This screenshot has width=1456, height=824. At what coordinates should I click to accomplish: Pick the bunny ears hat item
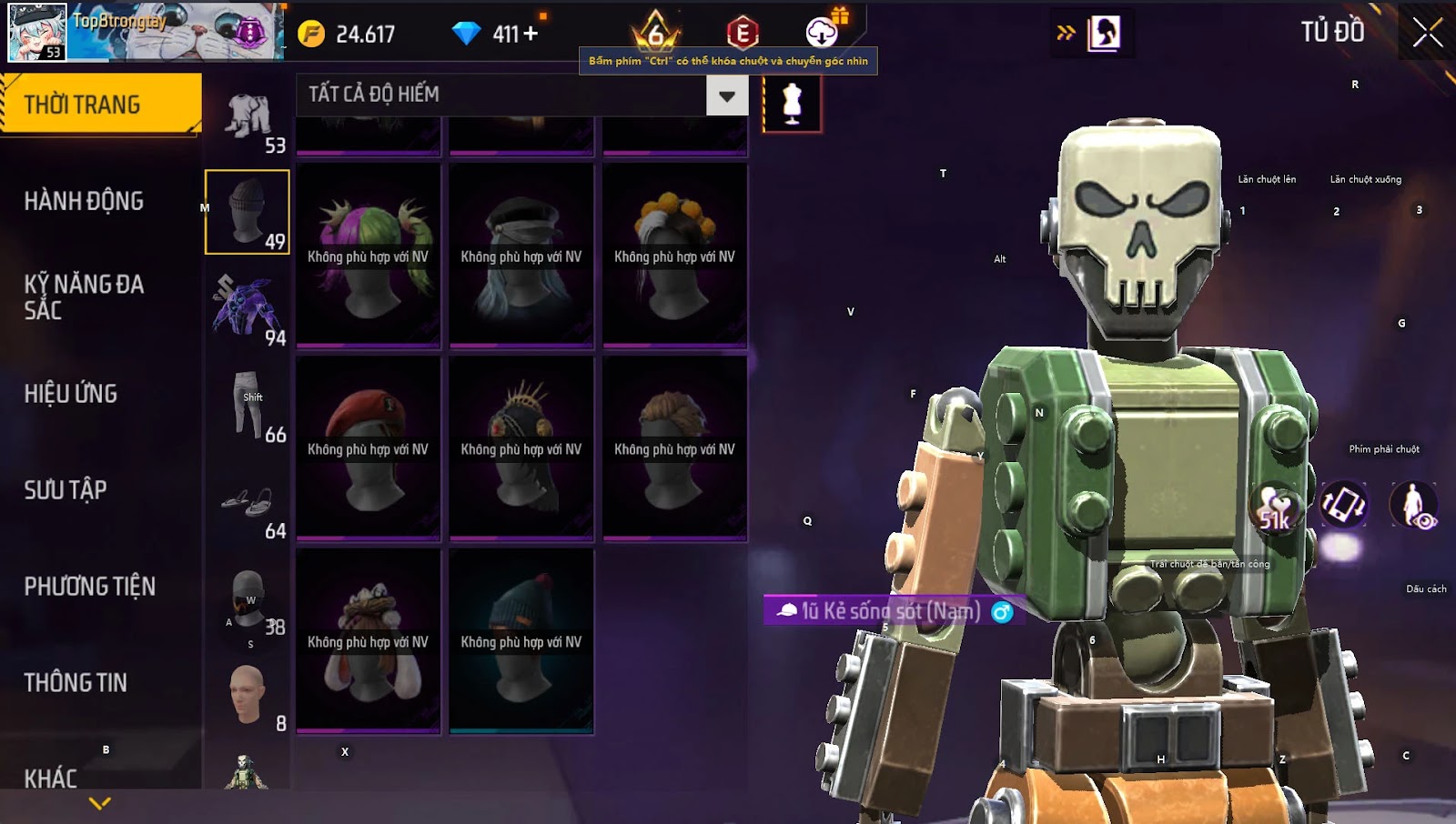point(369,640)
